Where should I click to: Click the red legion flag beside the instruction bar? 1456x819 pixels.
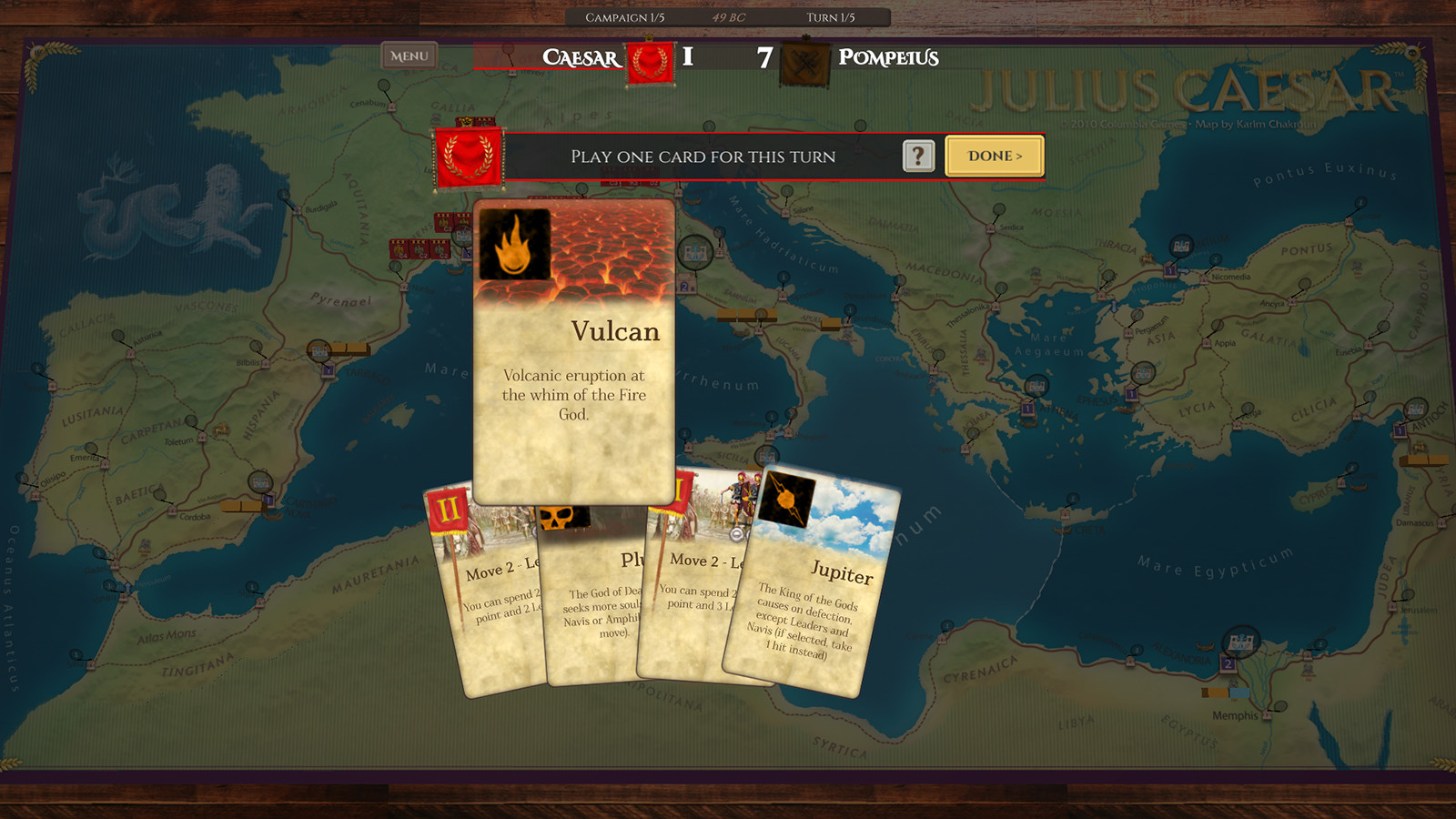468,157
